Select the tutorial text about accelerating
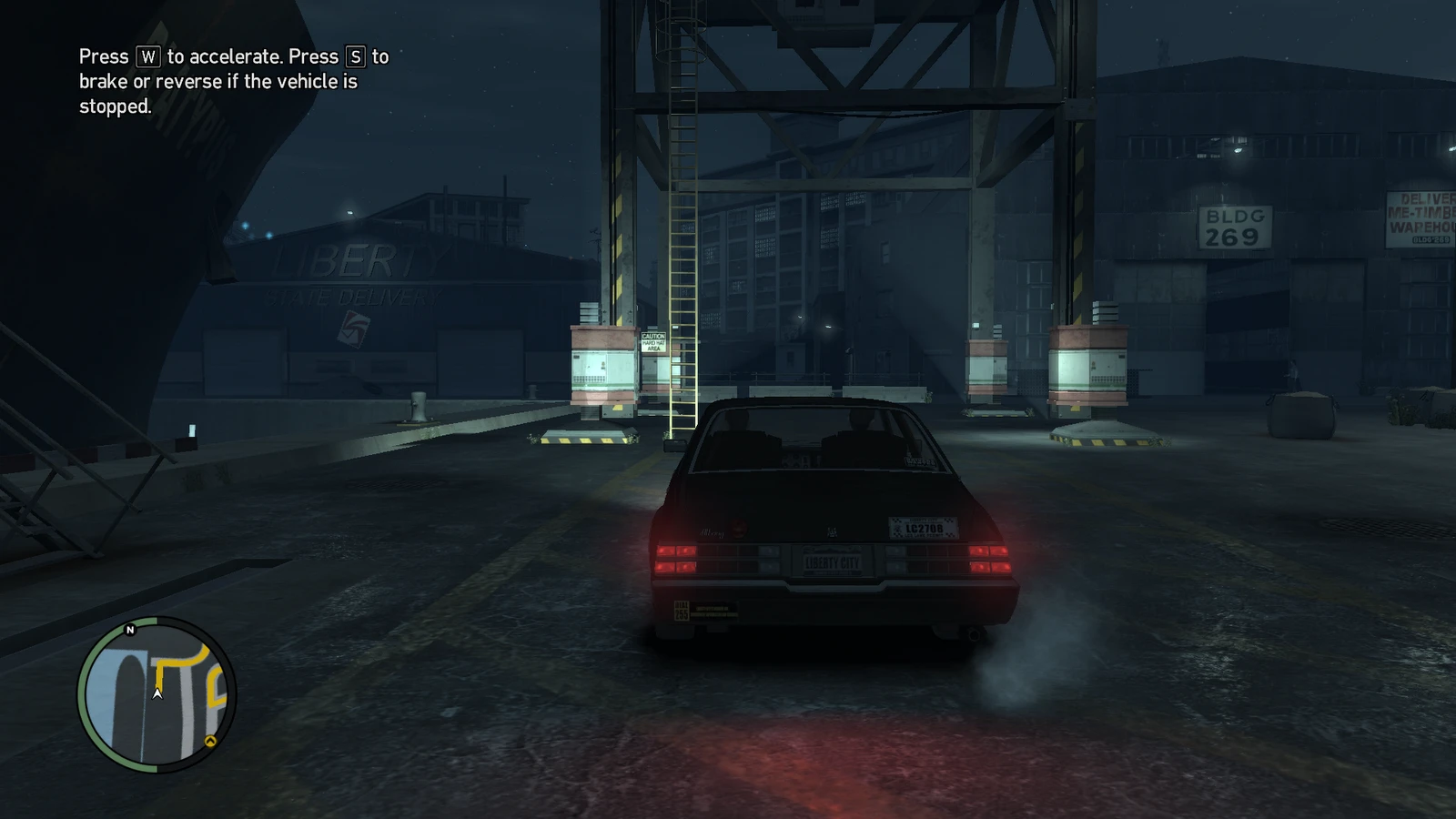Viewport: 1456px width, 819px height. [232, 82]
